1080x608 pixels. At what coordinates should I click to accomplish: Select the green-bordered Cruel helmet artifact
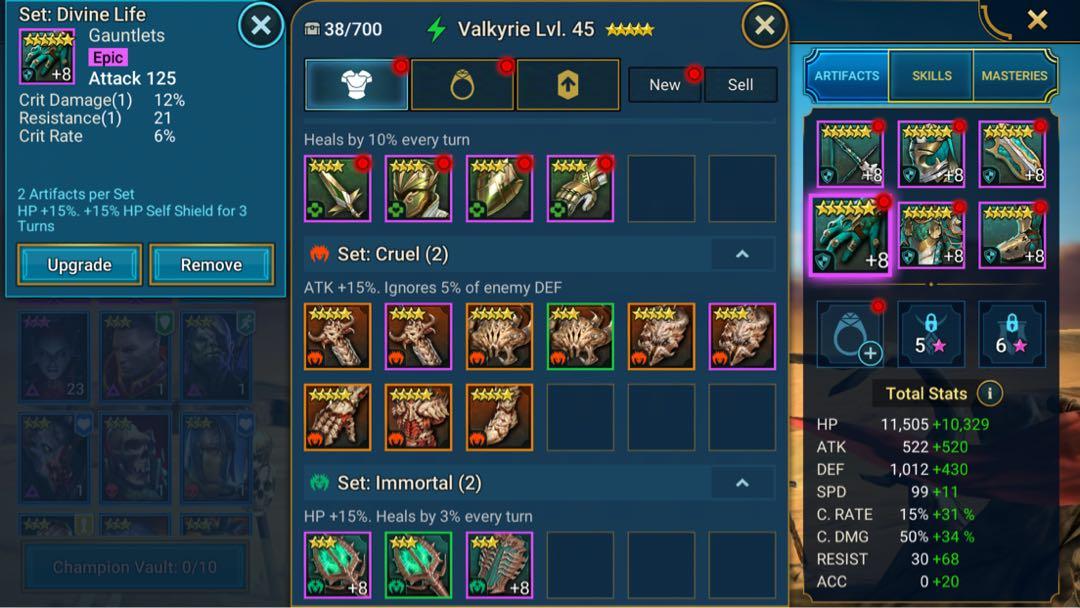point(580,337)
